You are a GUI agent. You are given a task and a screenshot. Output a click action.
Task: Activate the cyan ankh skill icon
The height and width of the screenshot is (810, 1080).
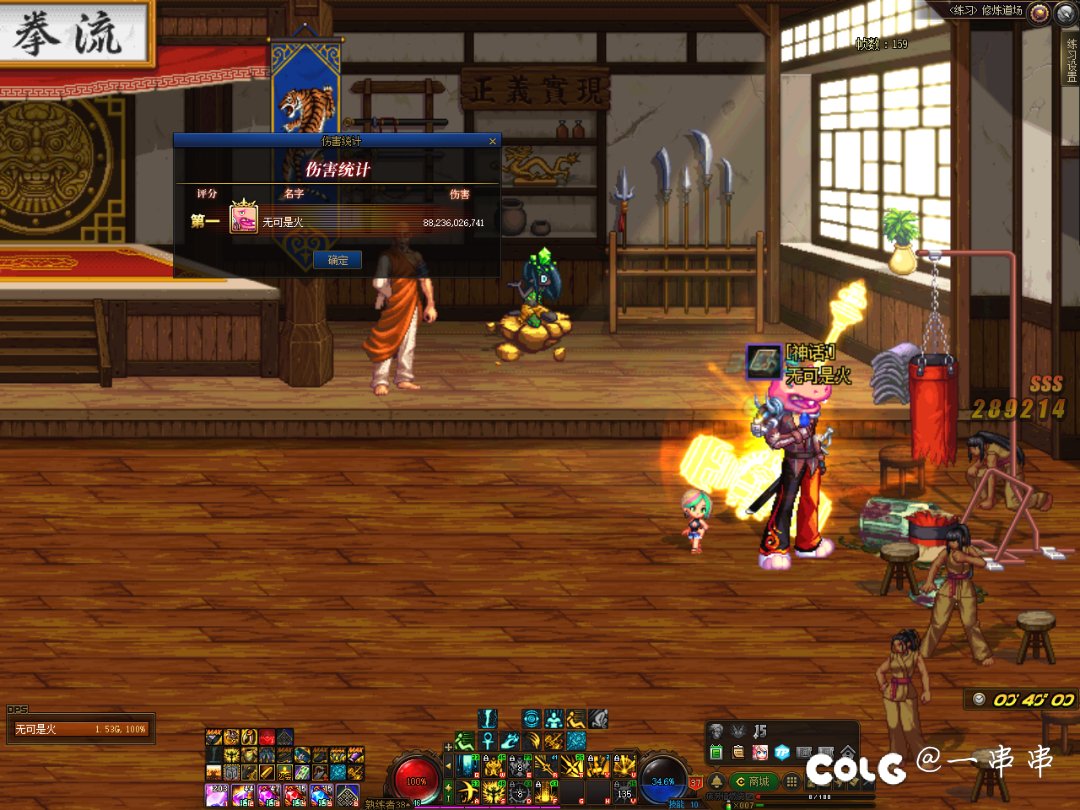[x=487, y=742]
